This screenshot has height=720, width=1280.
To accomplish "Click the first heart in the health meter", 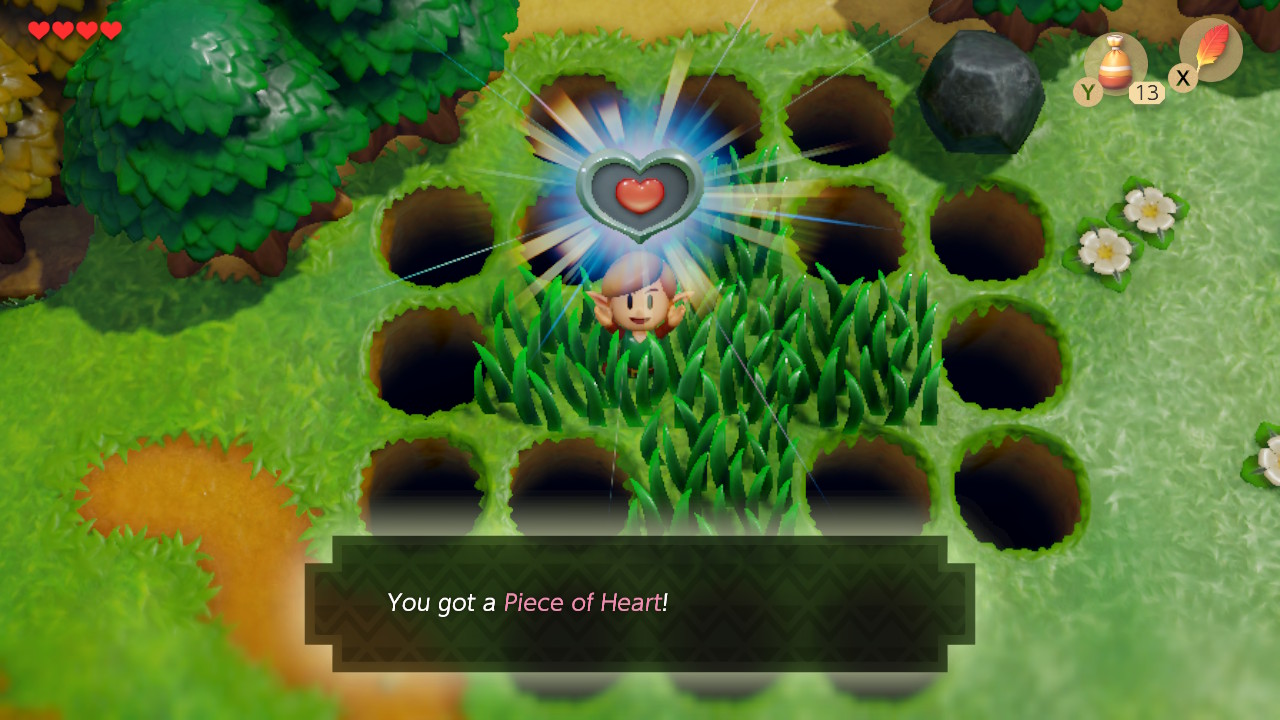I will pyautogui.click(x=38, y=30).
